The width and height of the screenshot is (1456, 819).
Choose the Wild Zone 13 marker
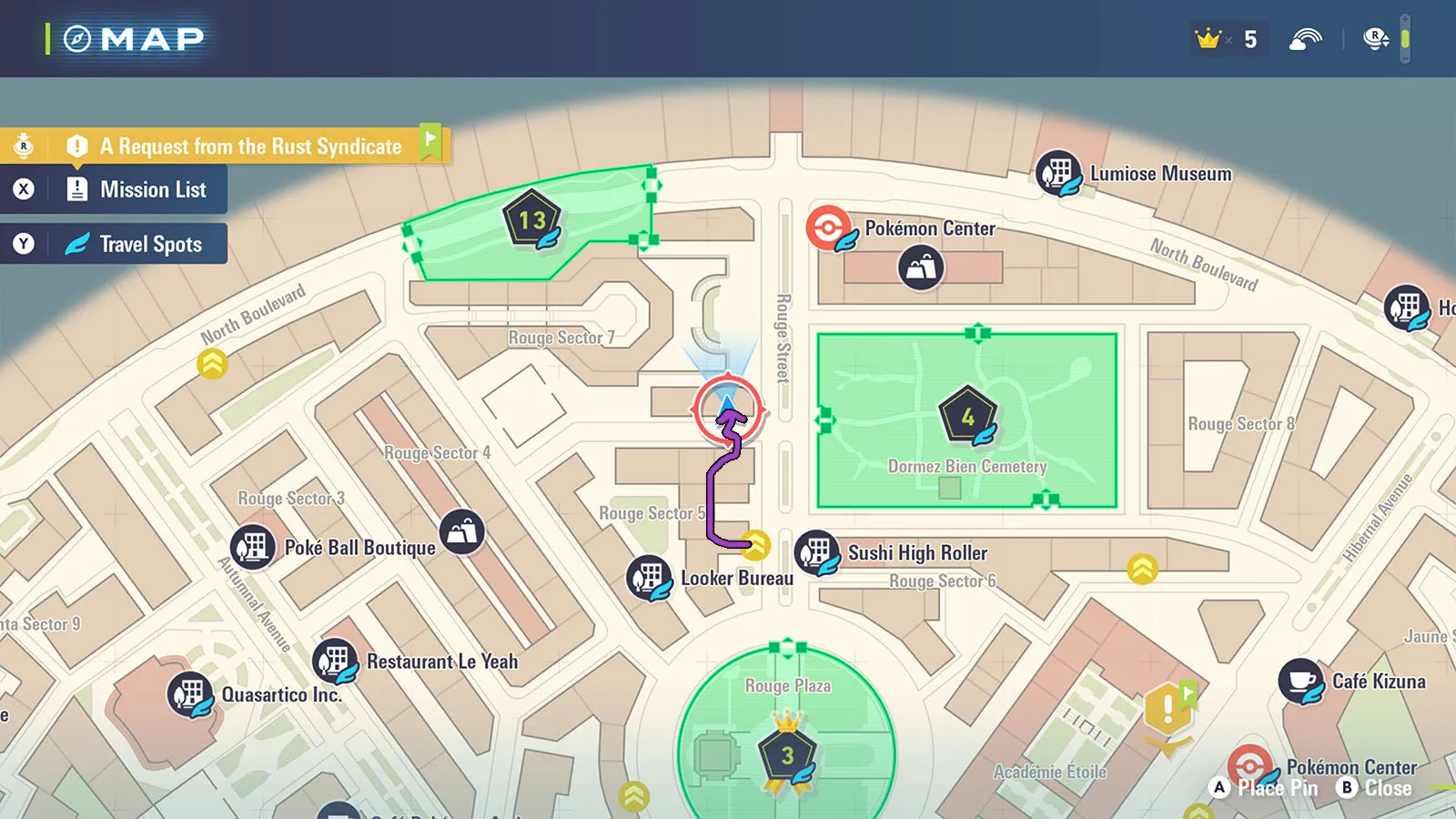tap(532, 221)
